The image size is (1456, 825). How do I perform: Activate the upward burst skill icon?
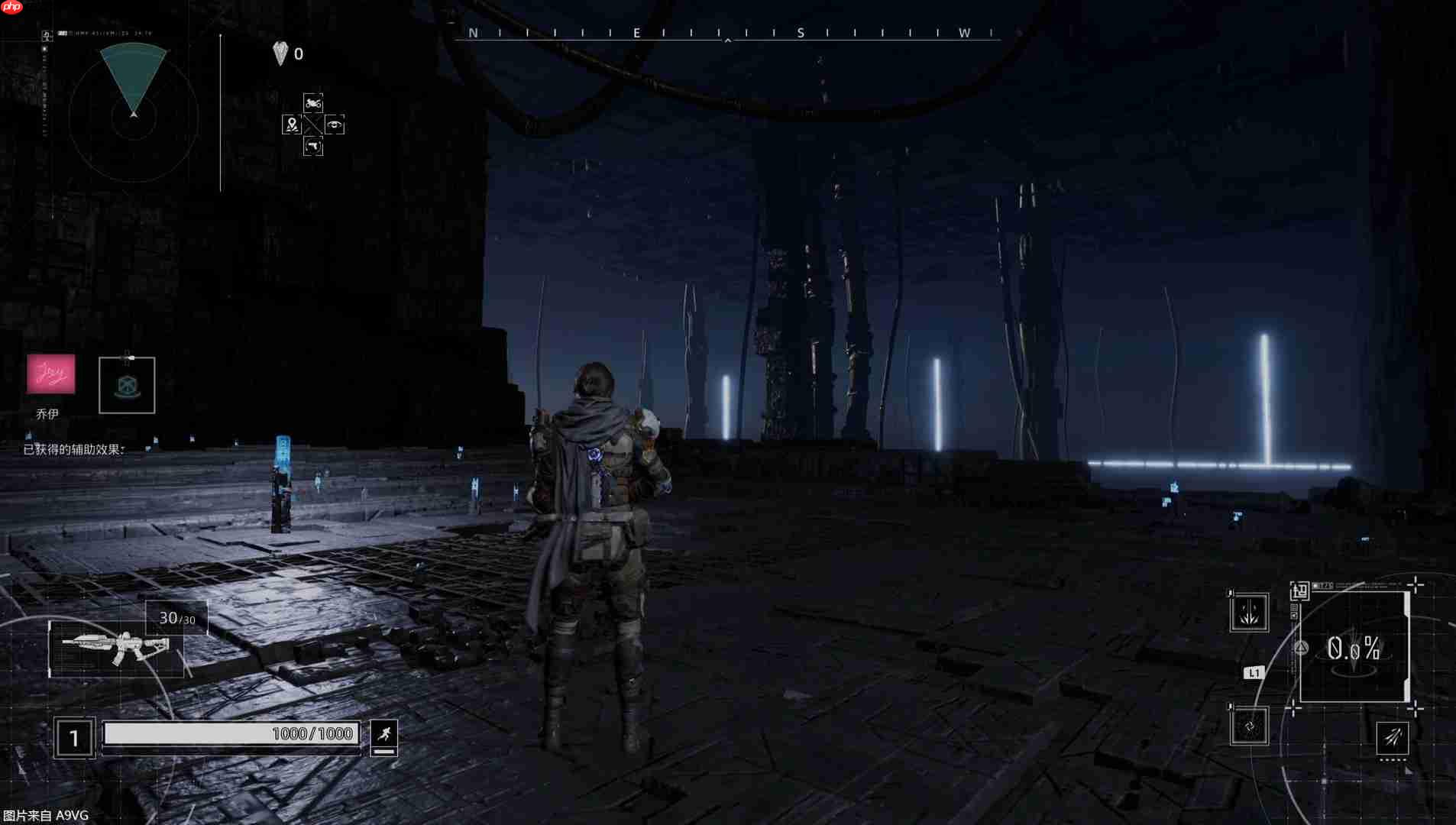pyautogui.click(x=1249, y=613)
